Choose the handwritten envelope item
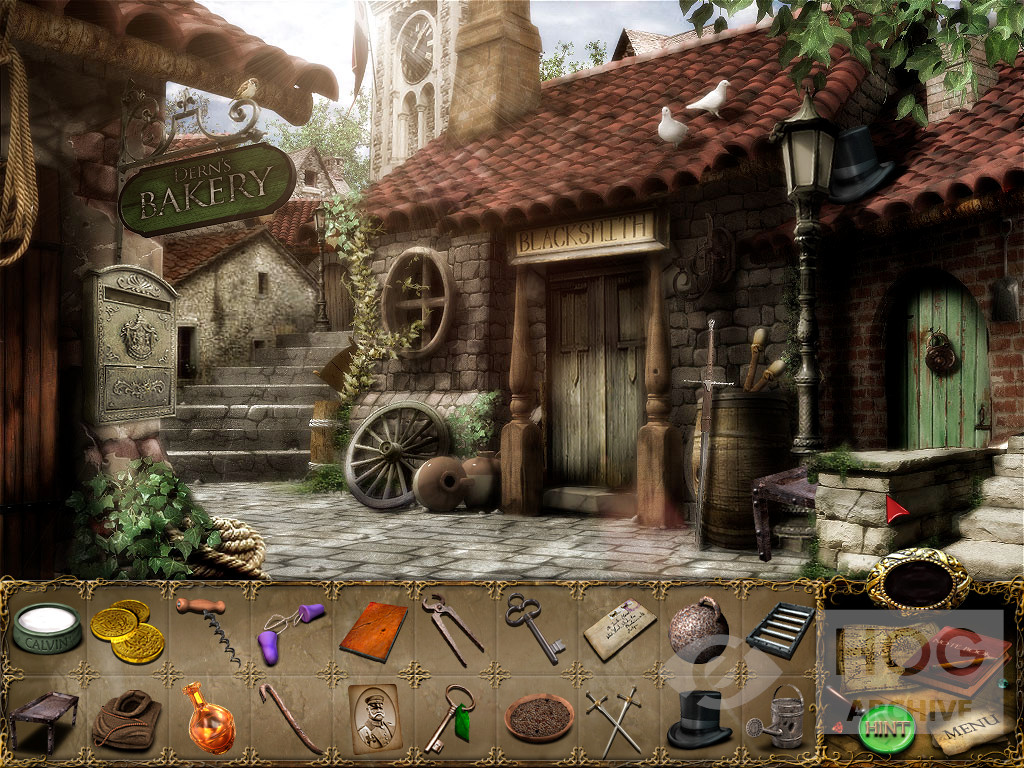 click(619, 629)
